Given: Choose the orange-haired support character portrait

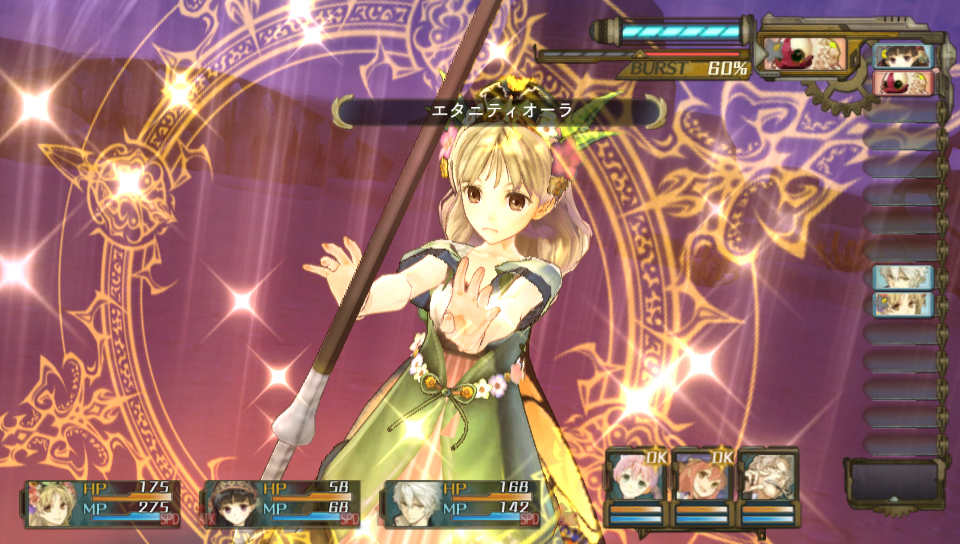Looking at the screenshot, I should click(702, 478).
